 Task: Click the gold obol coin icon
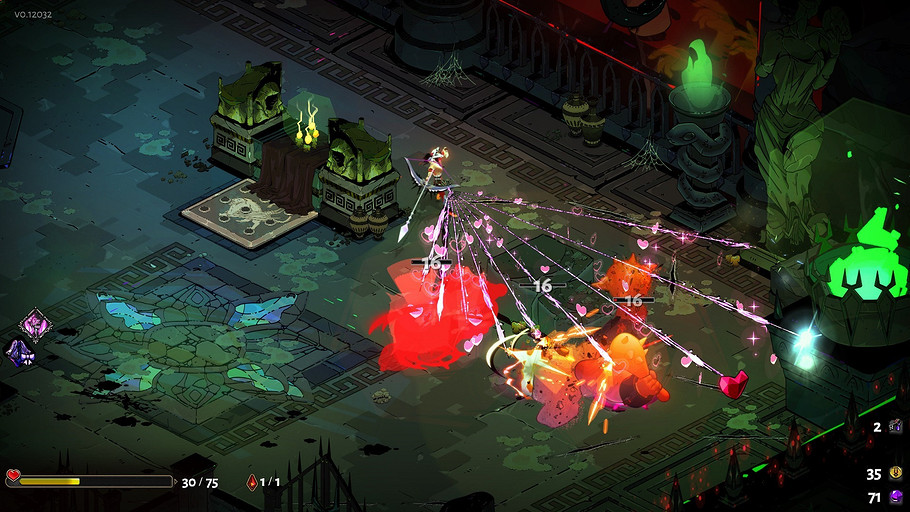(896, 474)
